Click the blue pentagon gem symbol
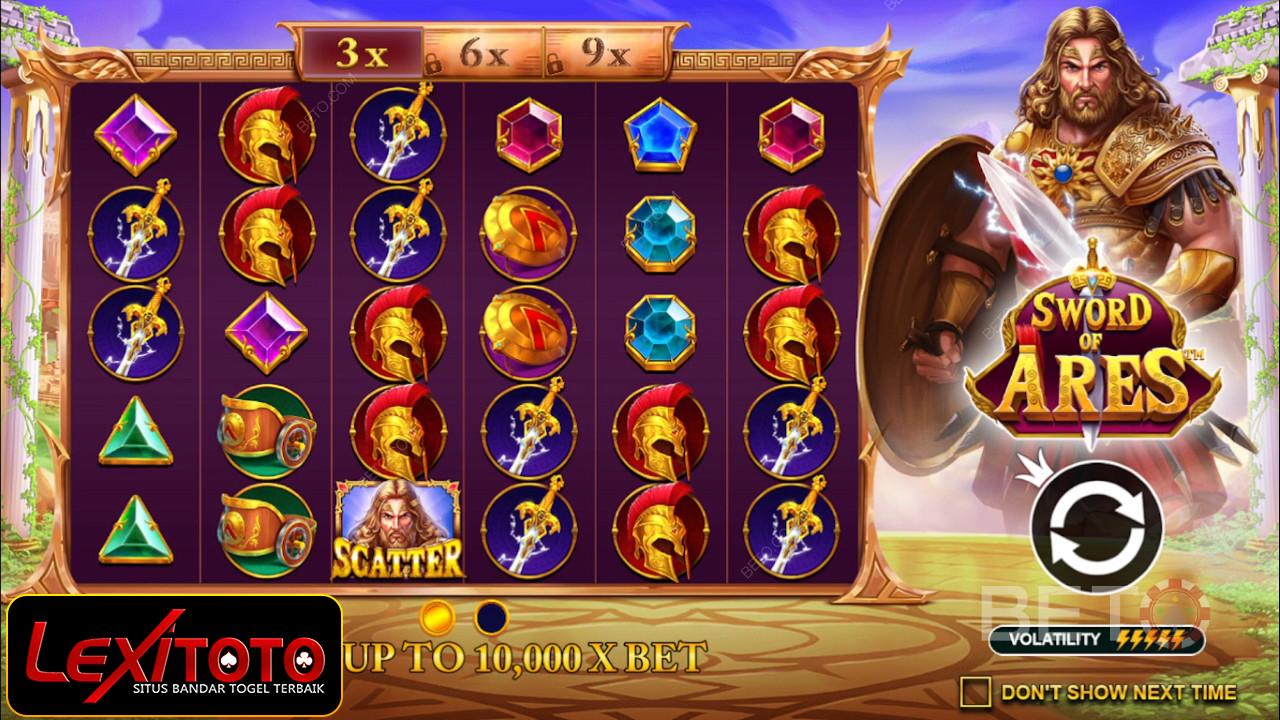The image size is (1280, 720). point(659,135)
